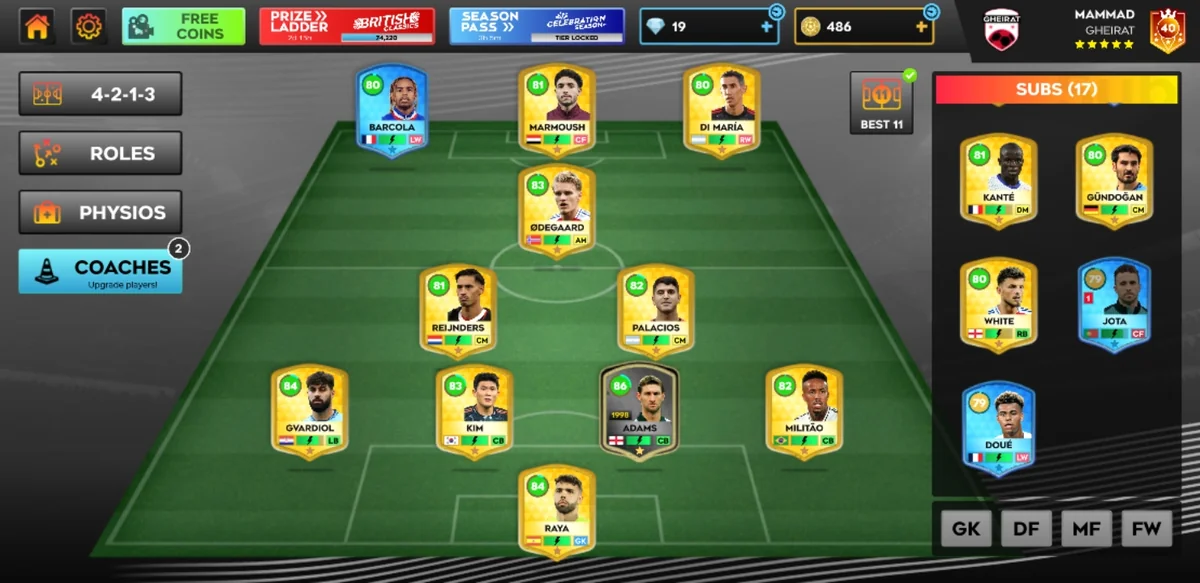Change the 4-2-1-3 formation
Screen dimensions: 1200x583
(x=100, y=95)
